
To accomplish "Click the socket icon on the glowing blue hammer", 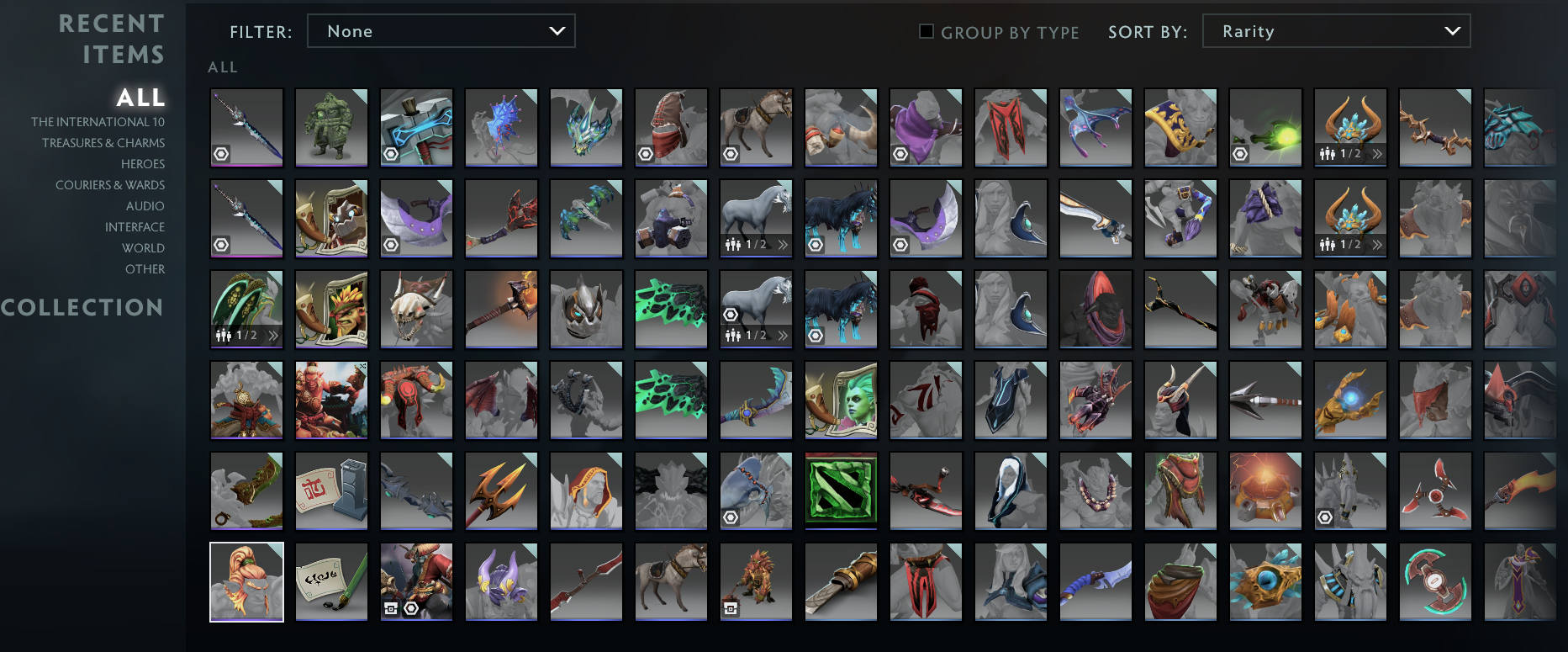I will coord(392,154).
